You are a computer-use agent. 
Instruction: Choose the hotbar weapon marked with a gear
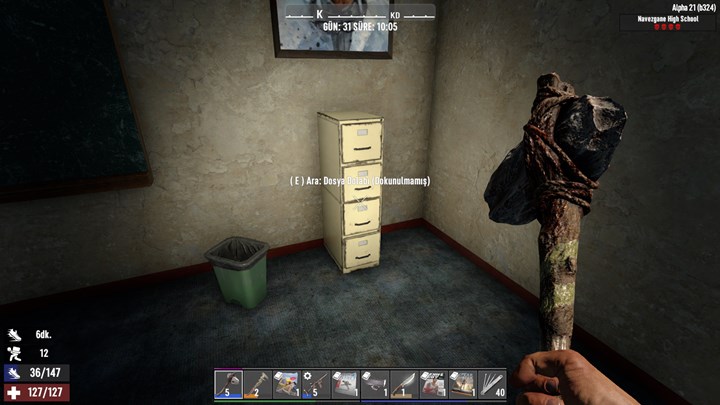click(315, 384)
